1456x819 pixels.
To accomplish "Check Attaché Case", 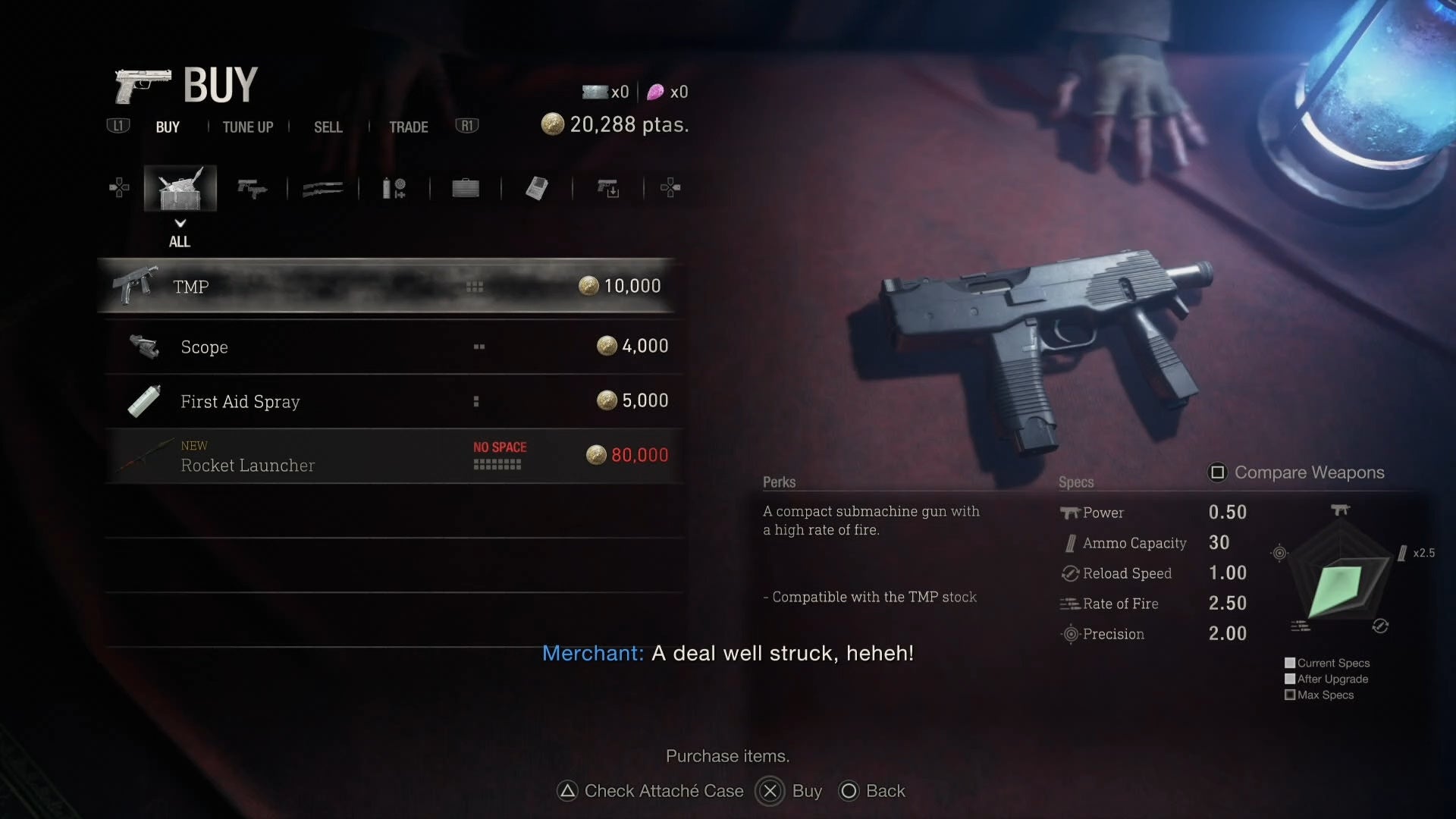I will tap(651, 791).
